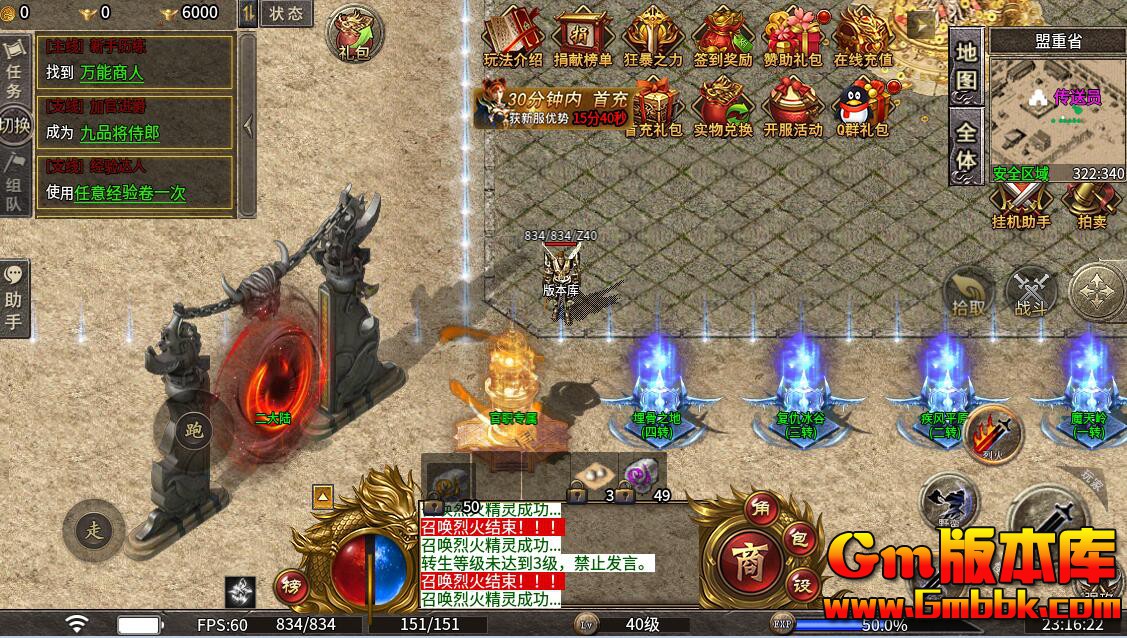Open the 助手 assistant button
The image size is (1127, 638).
[x=14, y=295]
